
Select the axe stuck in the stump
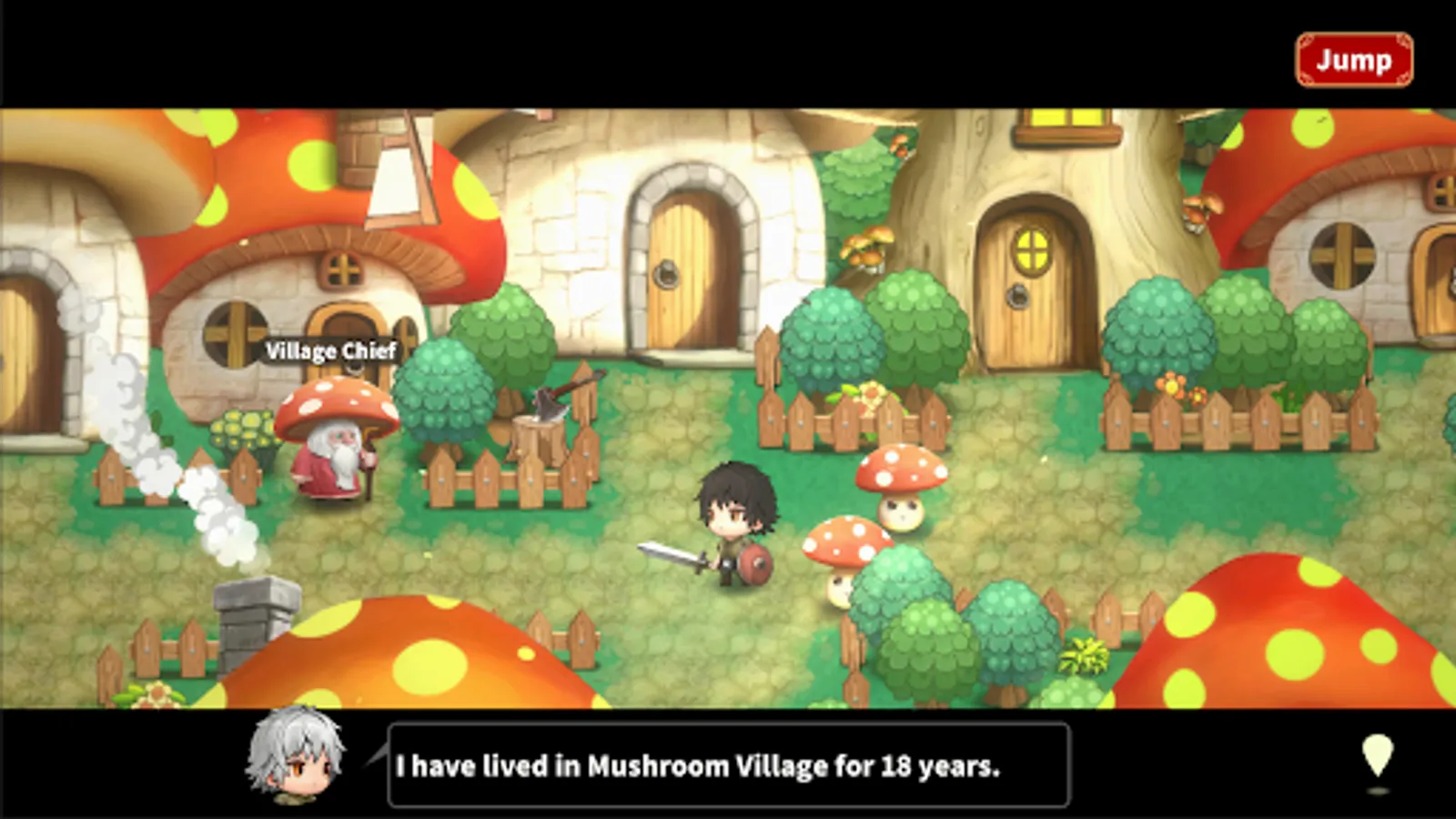(551, 402)
